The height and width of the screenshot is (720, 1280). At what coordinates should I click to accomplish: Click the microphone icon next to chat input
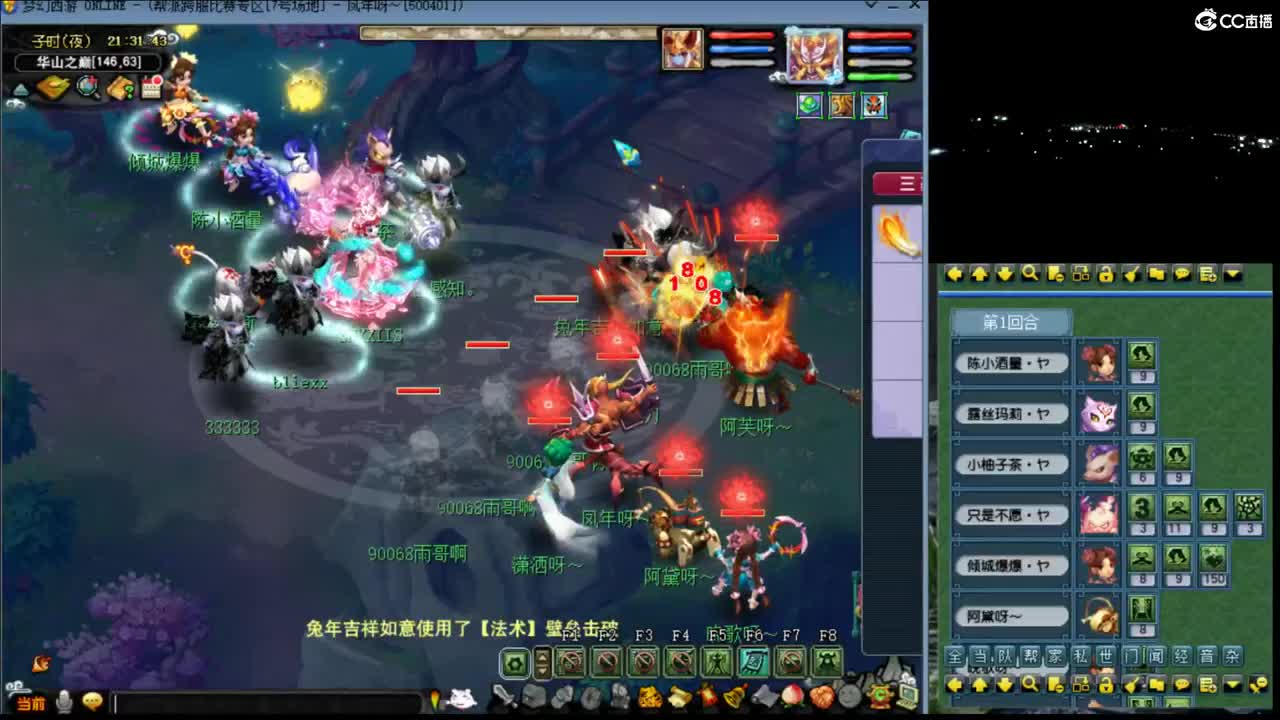pos(63,700)
